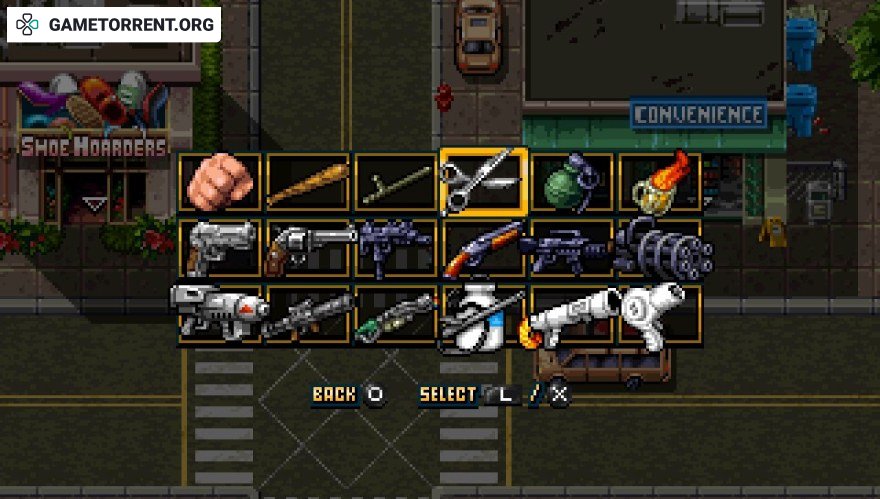Equip the white rocket launcher

coord(572,313)
